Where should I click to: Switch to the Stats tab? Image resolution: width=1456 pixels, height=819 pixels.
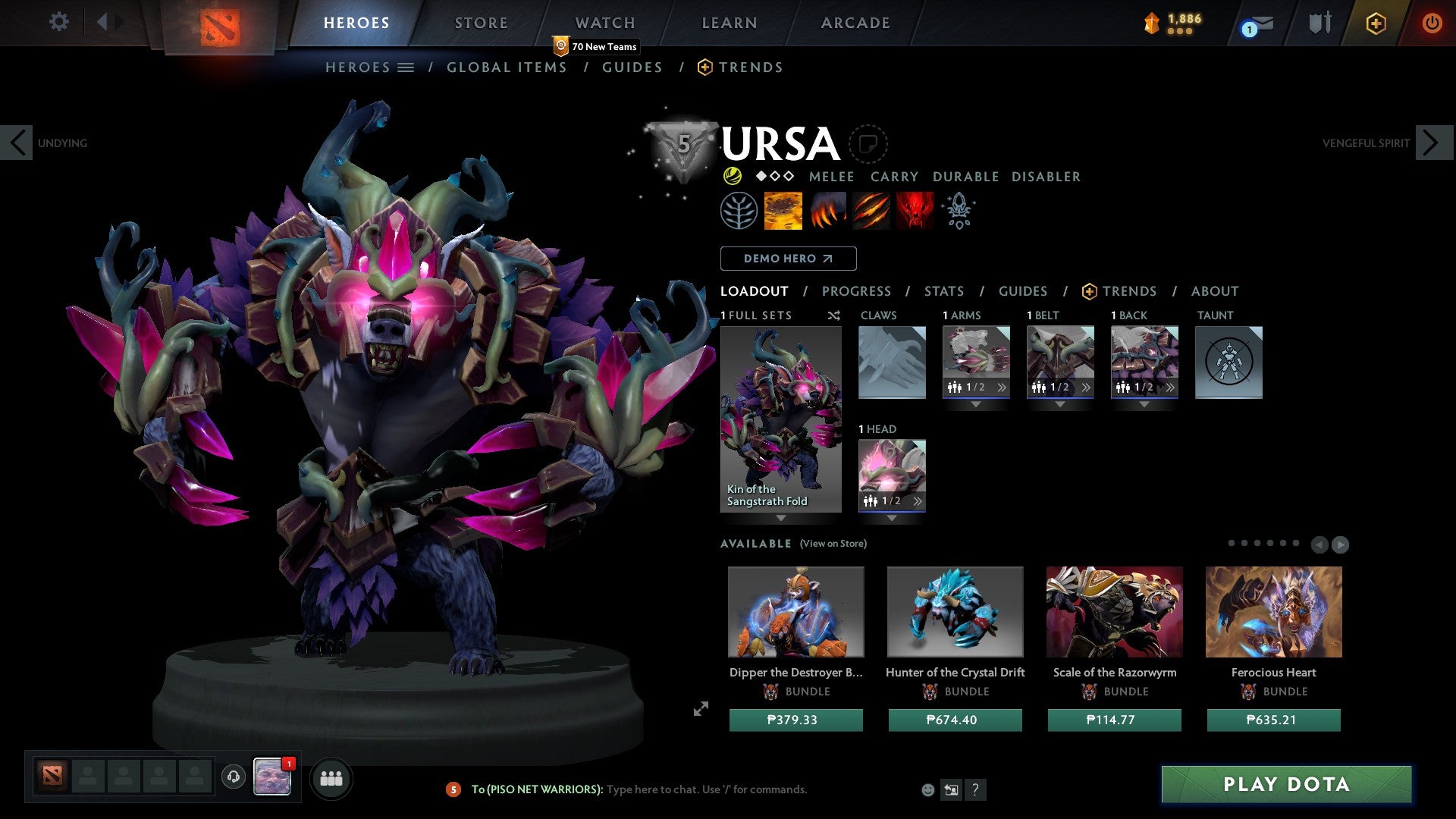click(944, 291)
